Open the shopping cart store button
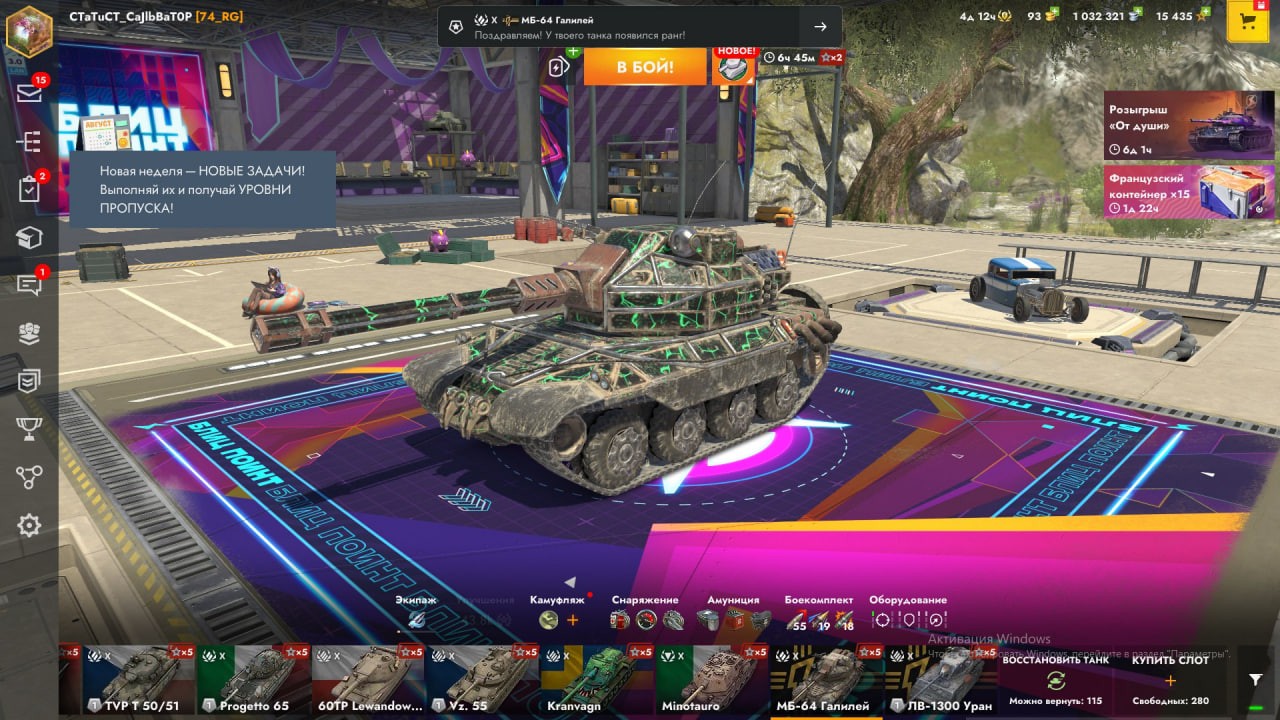Image resolution: width=1280 pixels, height=720 pixels. (1247, 21)
